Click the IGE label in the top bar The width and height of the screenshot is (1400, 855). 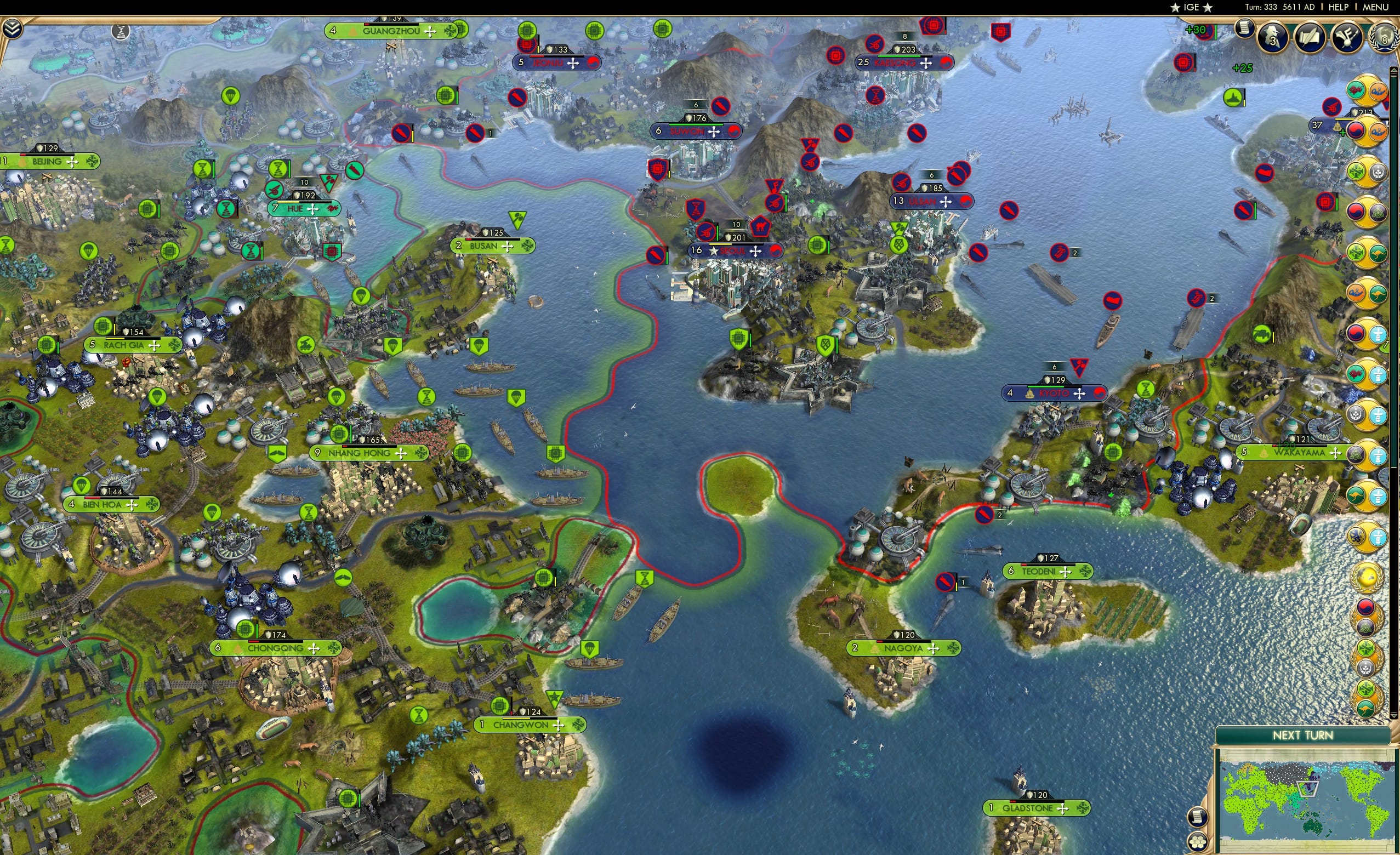point(1192,7)
